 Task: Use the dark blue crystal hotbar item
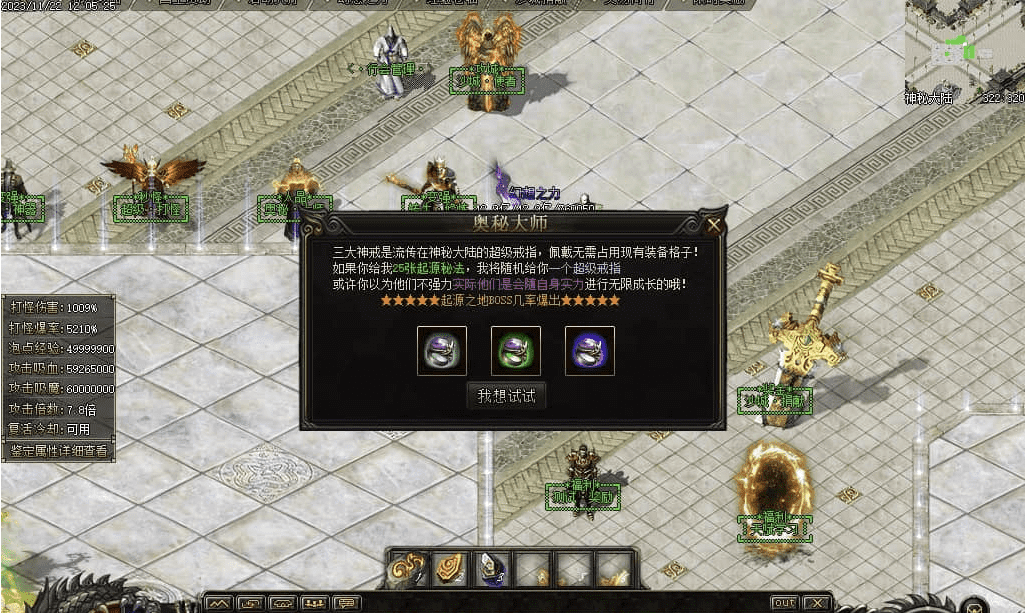point(492,569)
